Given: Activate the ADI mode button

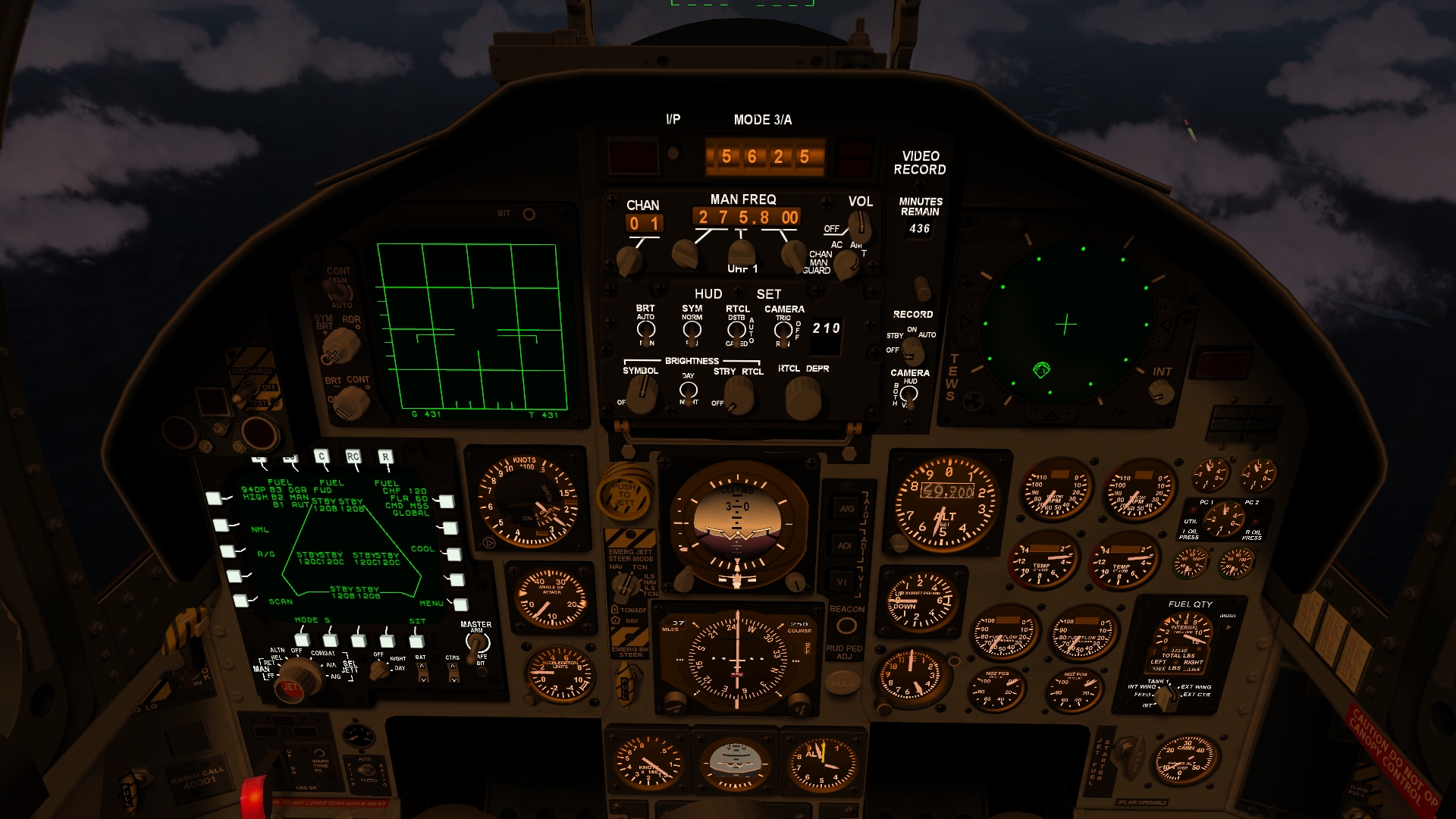Looking at the screenshot, I should tap(845, 545).
